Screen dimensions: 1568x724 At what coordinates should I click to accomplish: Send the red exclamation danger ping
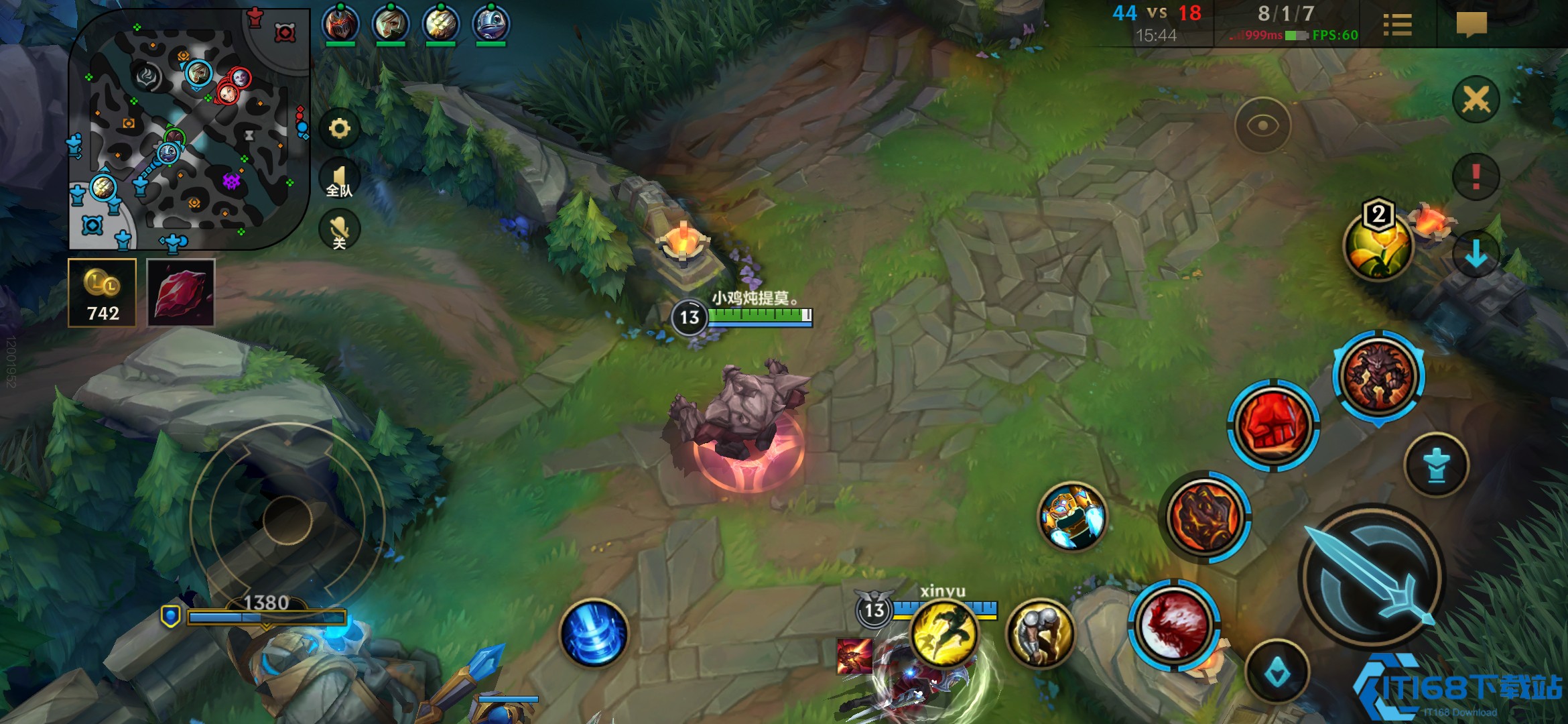pos(1476,177)
